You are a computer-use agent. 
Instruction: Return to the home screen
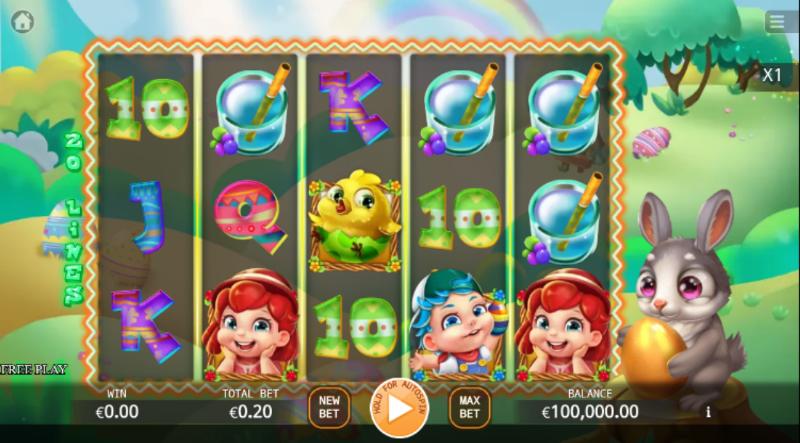(x=22, y=20)
